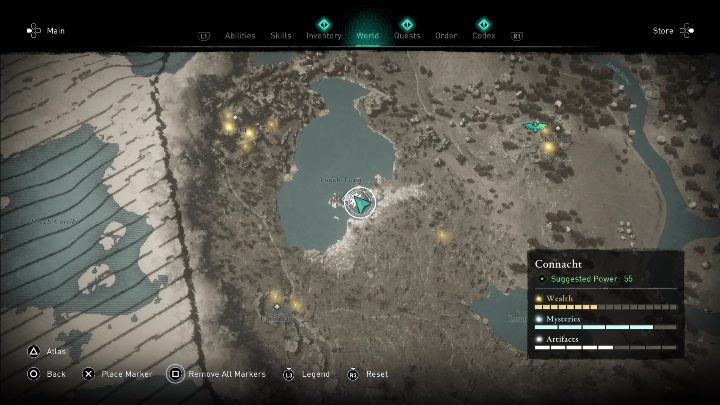Select the gold wealth dot beside the green raven
720x405 pixels.
pyautogui.click(x=549, y=147)
